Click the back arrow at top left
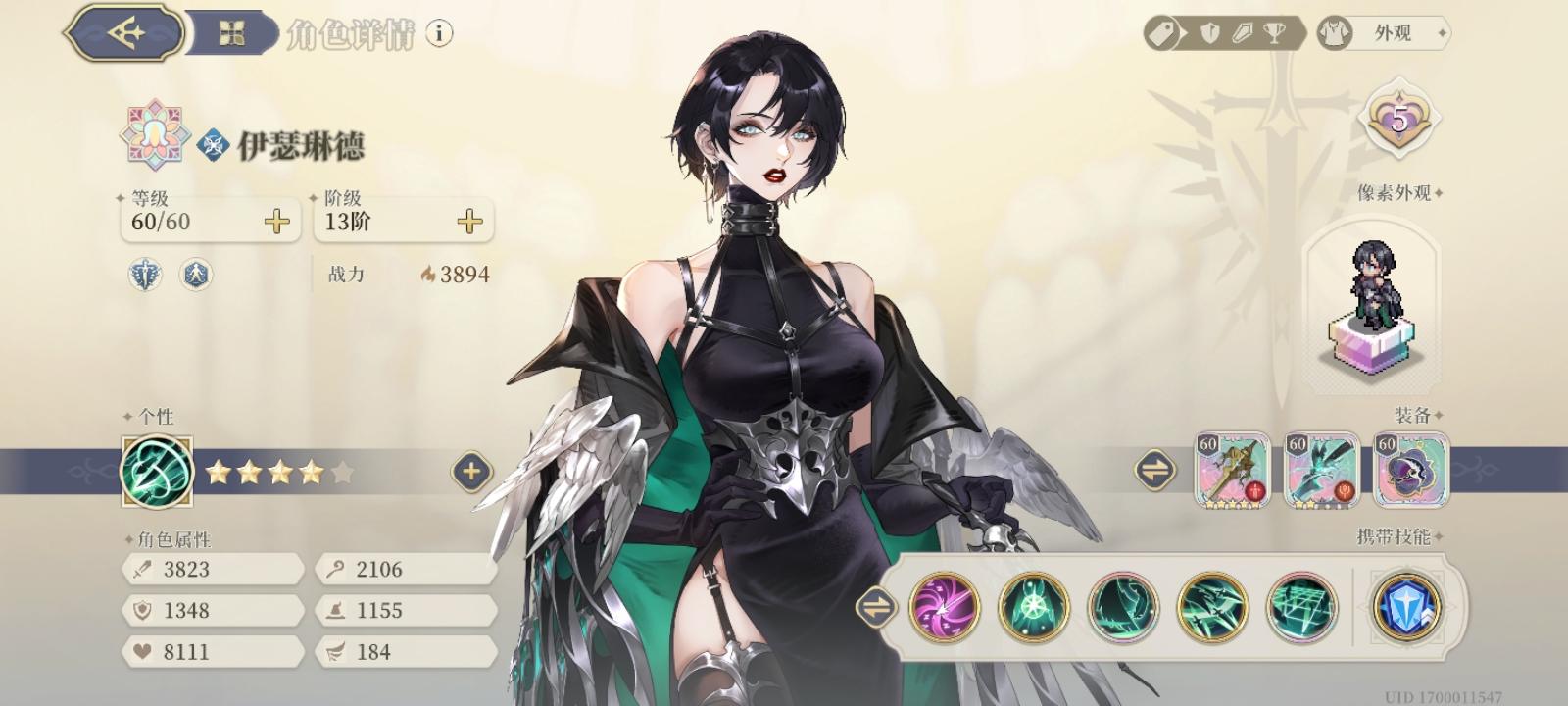Viewport: 1568px width, 706px height. coord(123,30)
